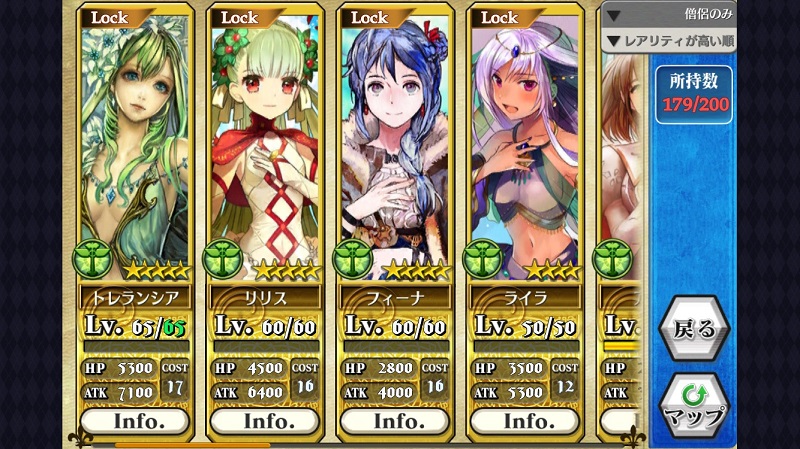Select the ライラ character card
The width and height of the screenshot is (800, 449).
click(x=526, y=150)
